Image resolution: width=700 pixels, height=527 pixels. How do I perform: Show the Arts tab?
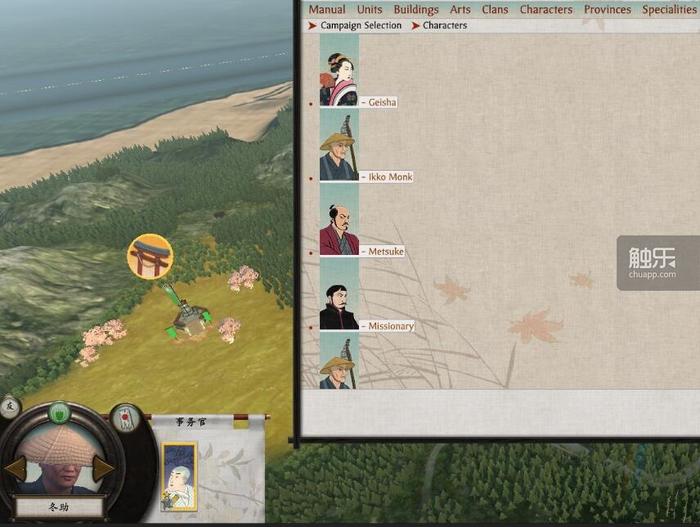point(460,10)
